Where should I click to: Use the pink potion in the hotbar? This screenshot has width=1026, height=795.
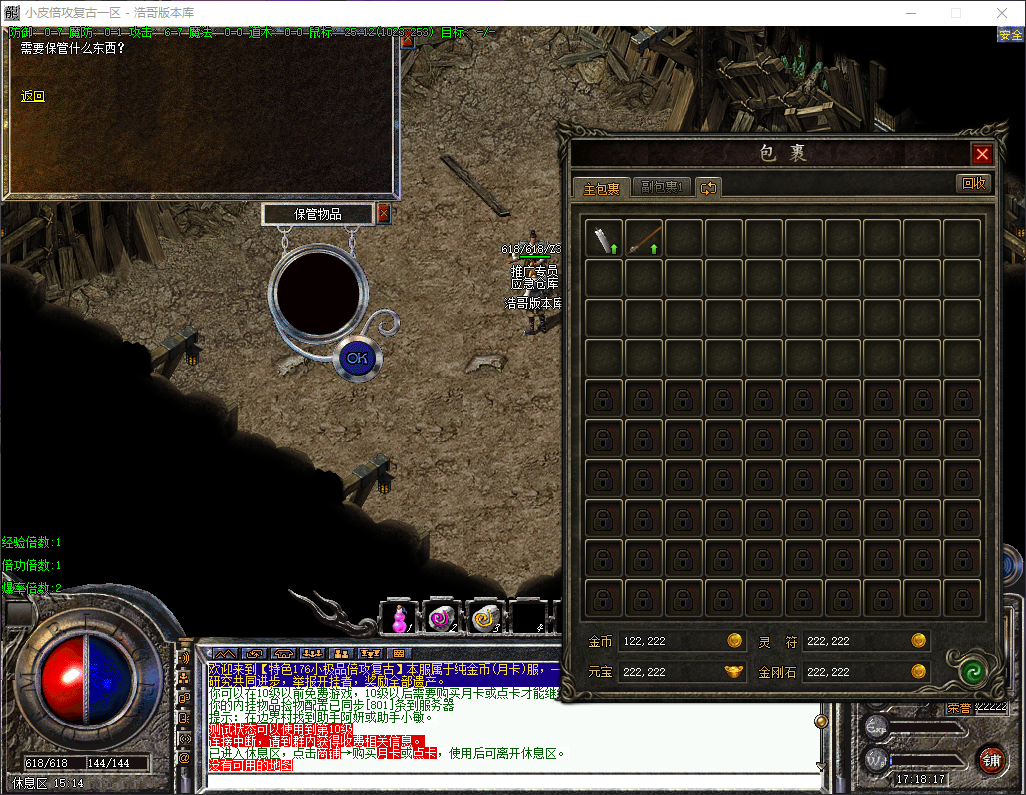click(399, 619)
